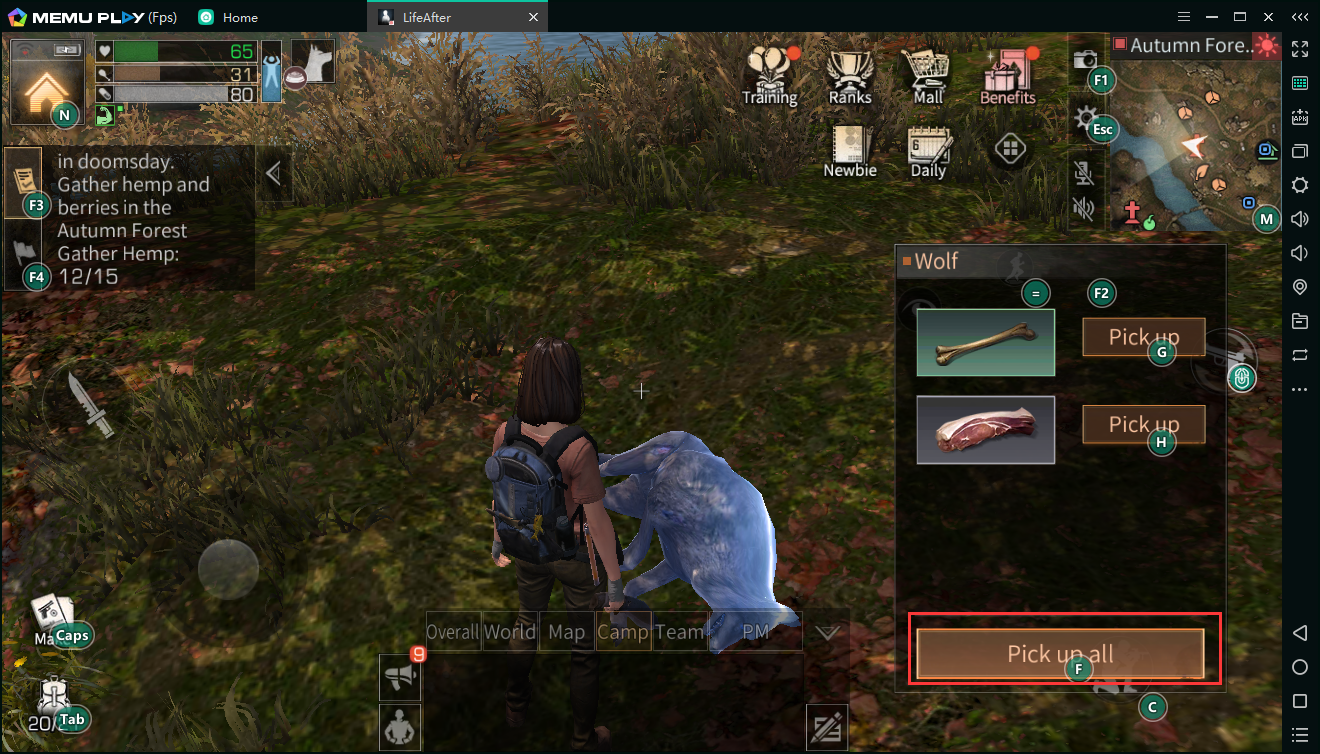The image size is (1320, 754).
Task: Open the Ranks leaderboard
Action: point(849,75)
